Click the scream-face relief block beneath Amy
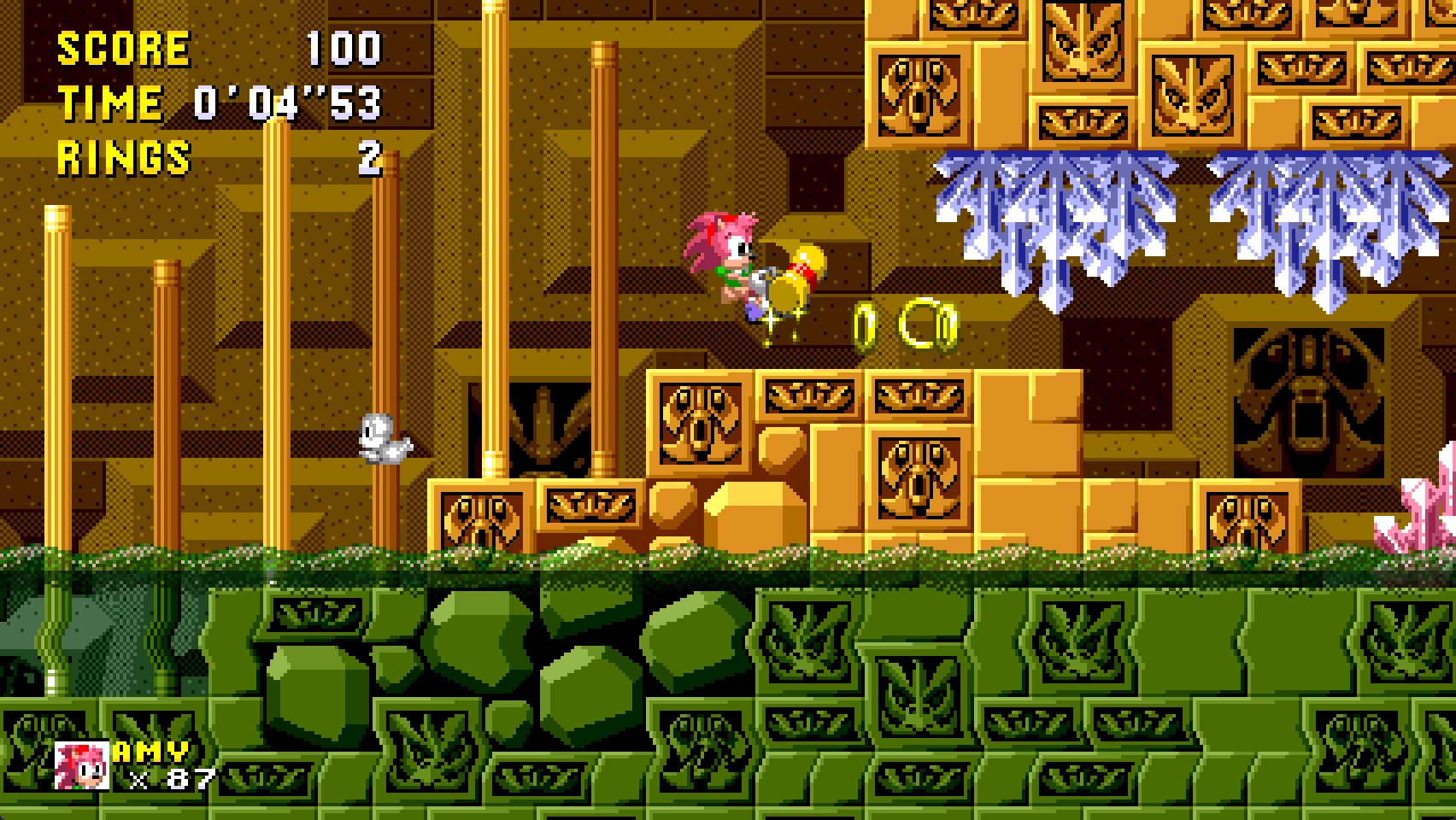Viewport: 1456px width, 820px height. click(701, 423)
